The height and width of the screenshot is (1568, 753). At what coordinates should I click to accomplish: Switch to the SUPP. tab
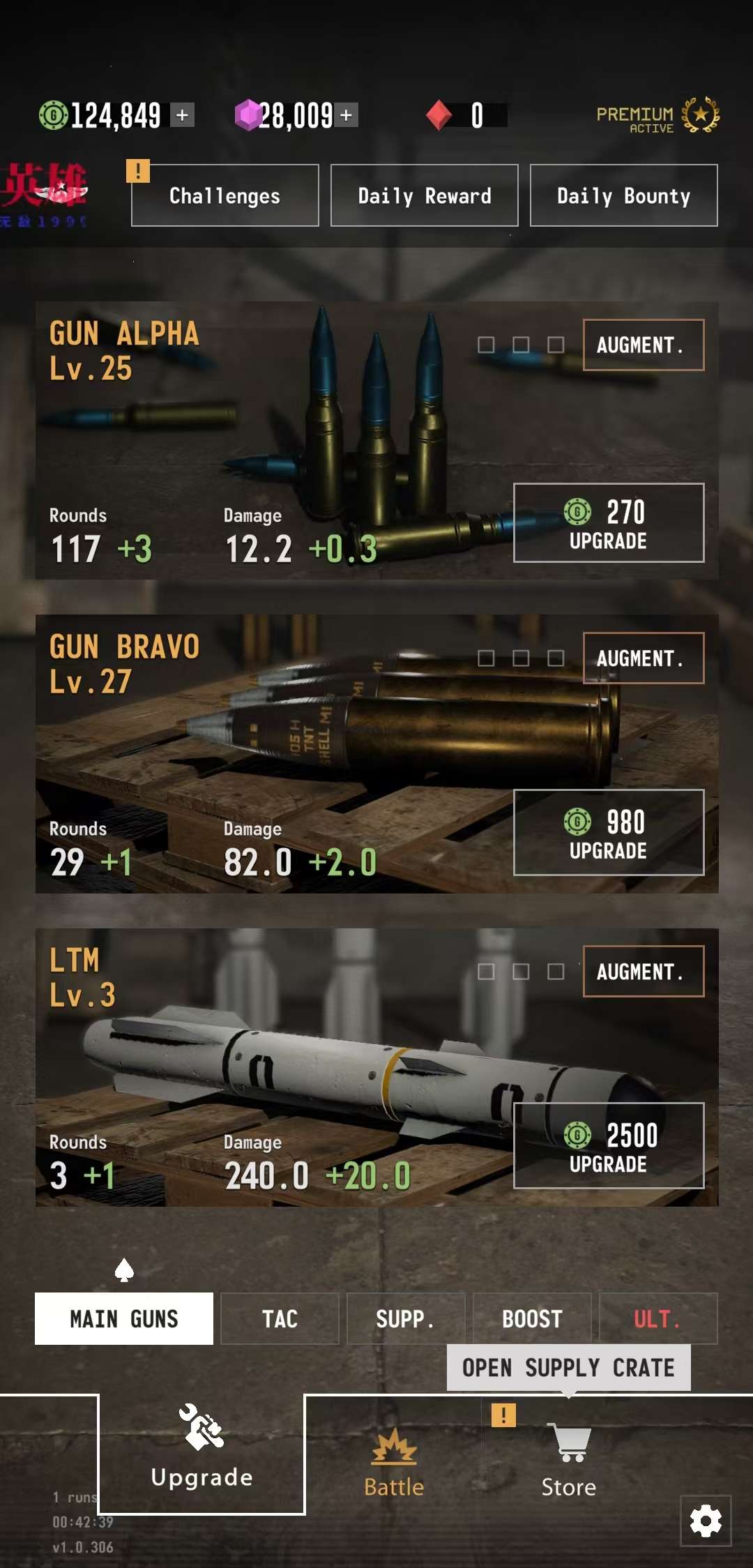point(405,1318)
